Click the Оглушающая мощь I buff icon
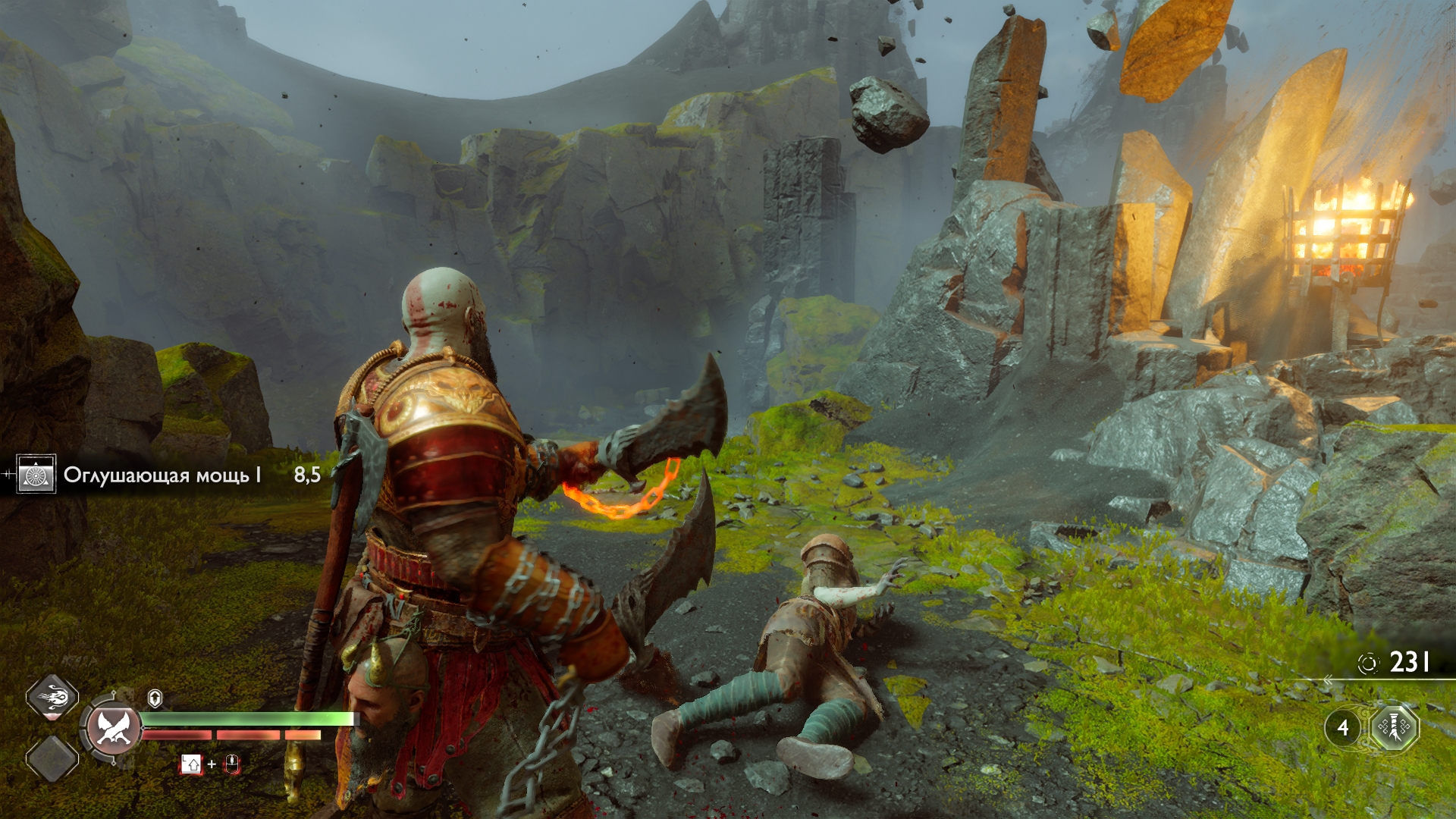The image size is (1456, 819). click(x=36, y=475)
